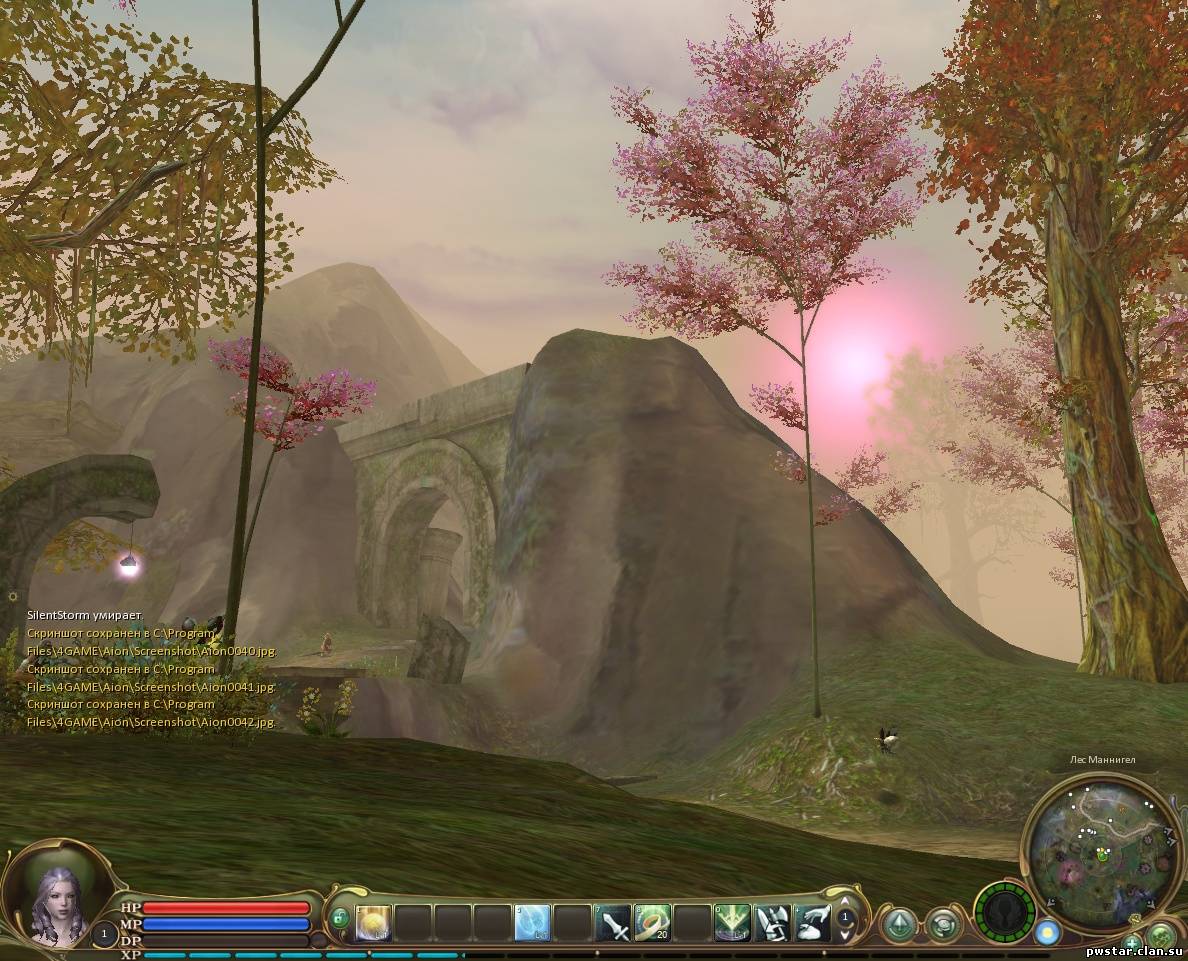Activate the glowing golden orb skill

click(x=373, y=922)
